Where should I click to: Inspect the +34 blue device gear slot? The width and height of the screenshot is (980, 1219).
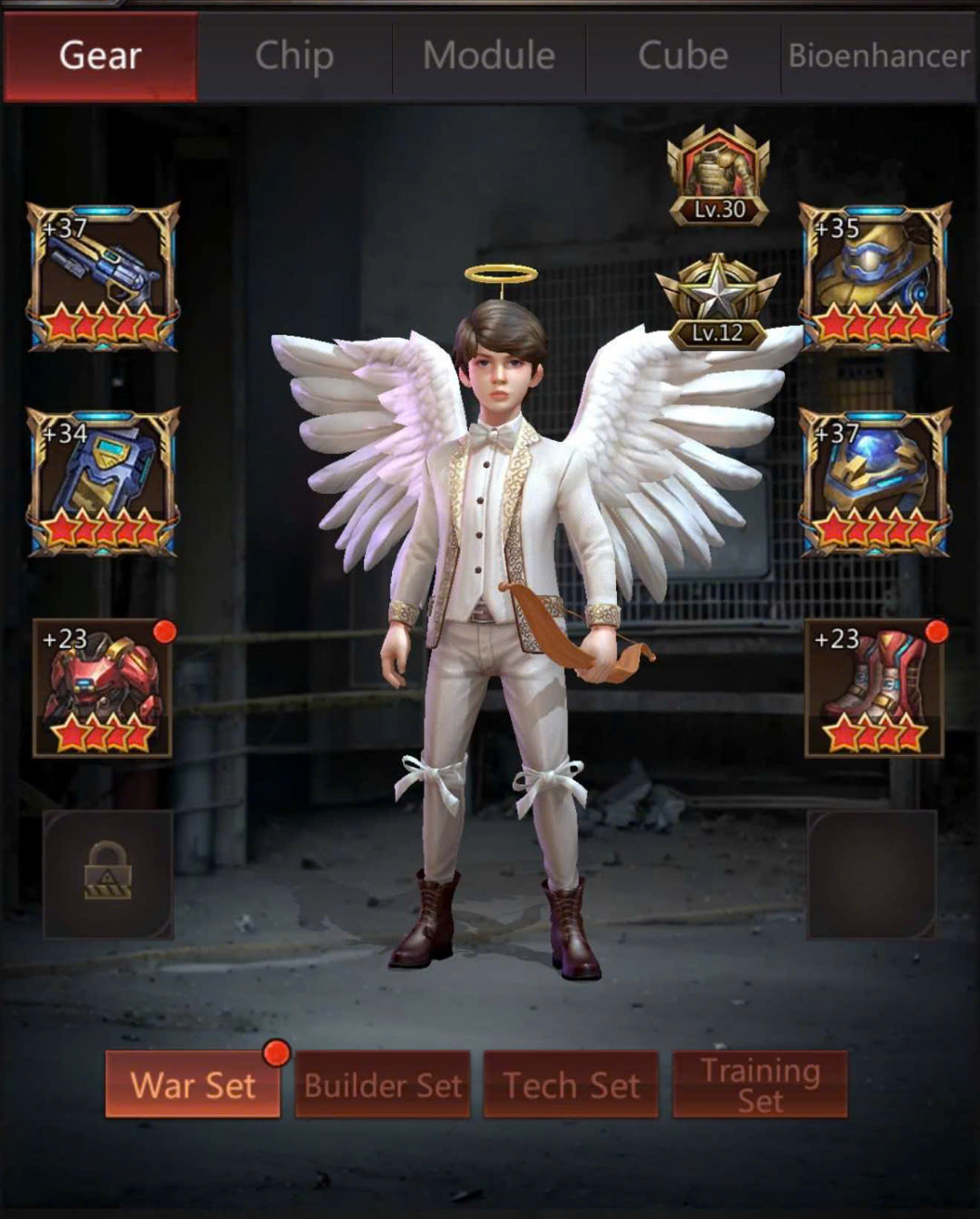point(103,482)
